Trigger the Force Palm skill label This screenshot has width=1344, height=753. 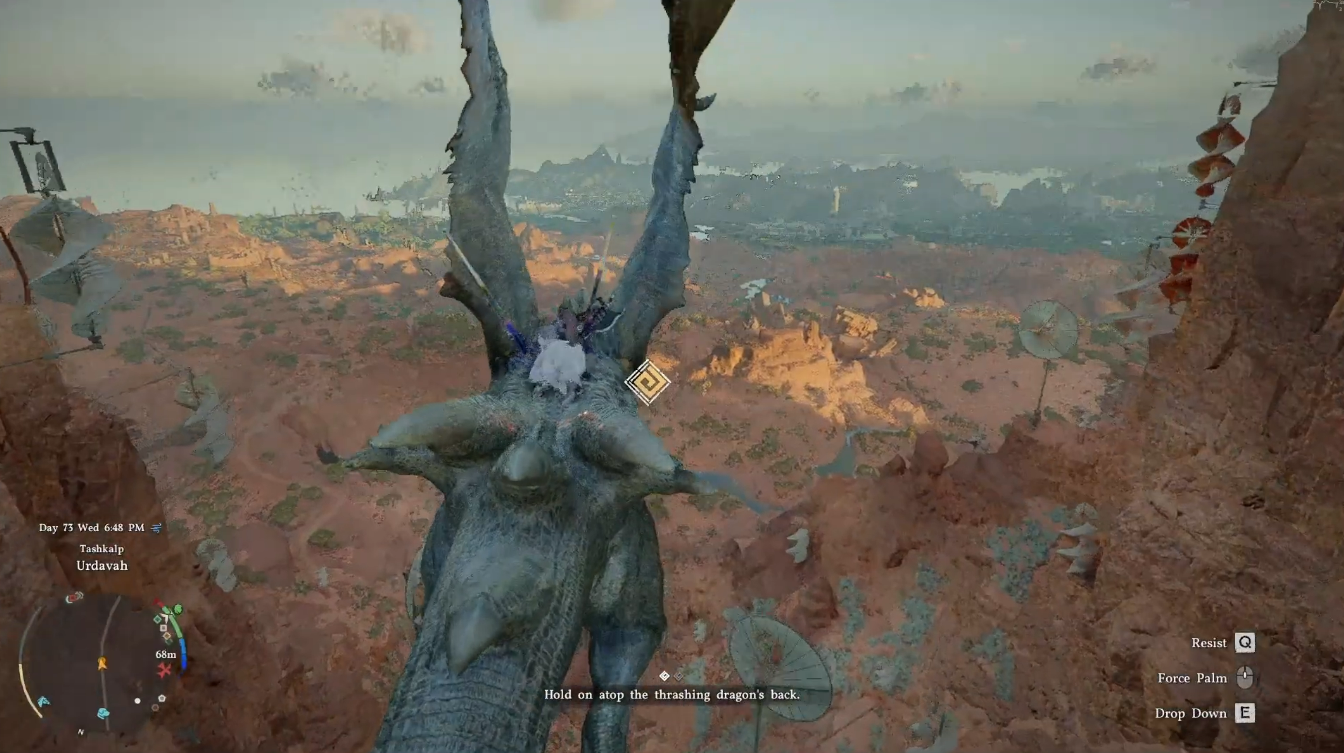coord(1192,678)
